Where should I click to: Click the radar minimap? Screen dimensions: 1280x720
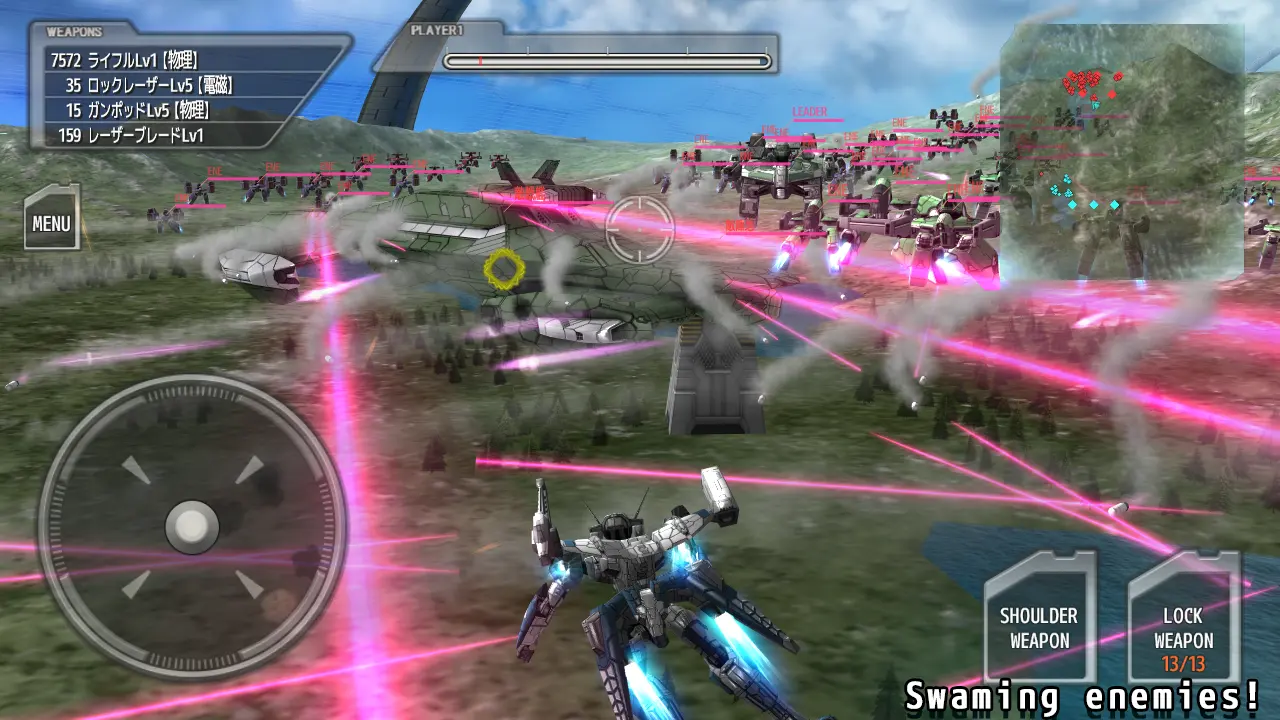[x=1122, y=150]
